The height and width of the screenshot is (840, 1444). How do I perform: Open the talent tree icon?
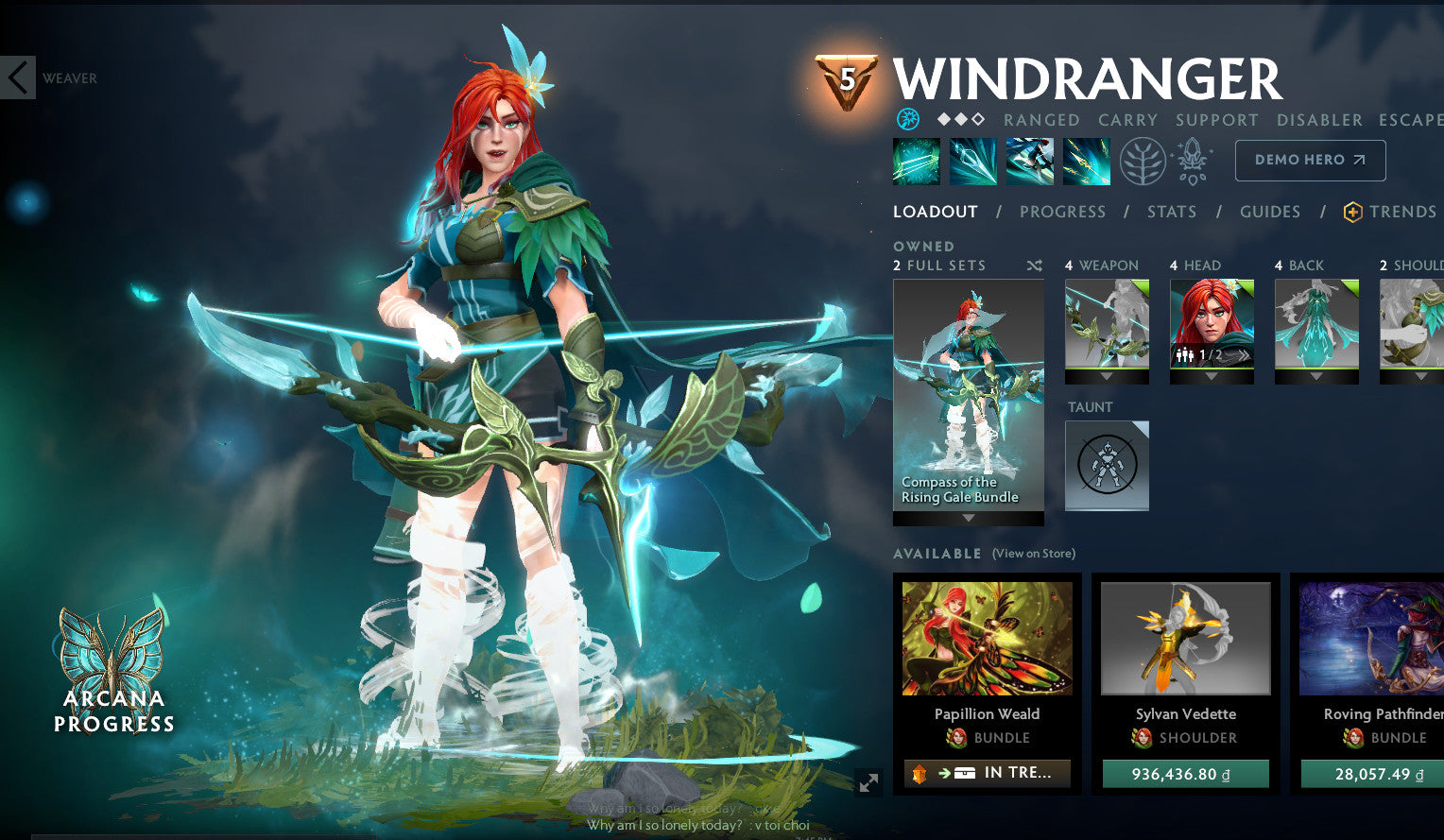[x=1143, y=161]
